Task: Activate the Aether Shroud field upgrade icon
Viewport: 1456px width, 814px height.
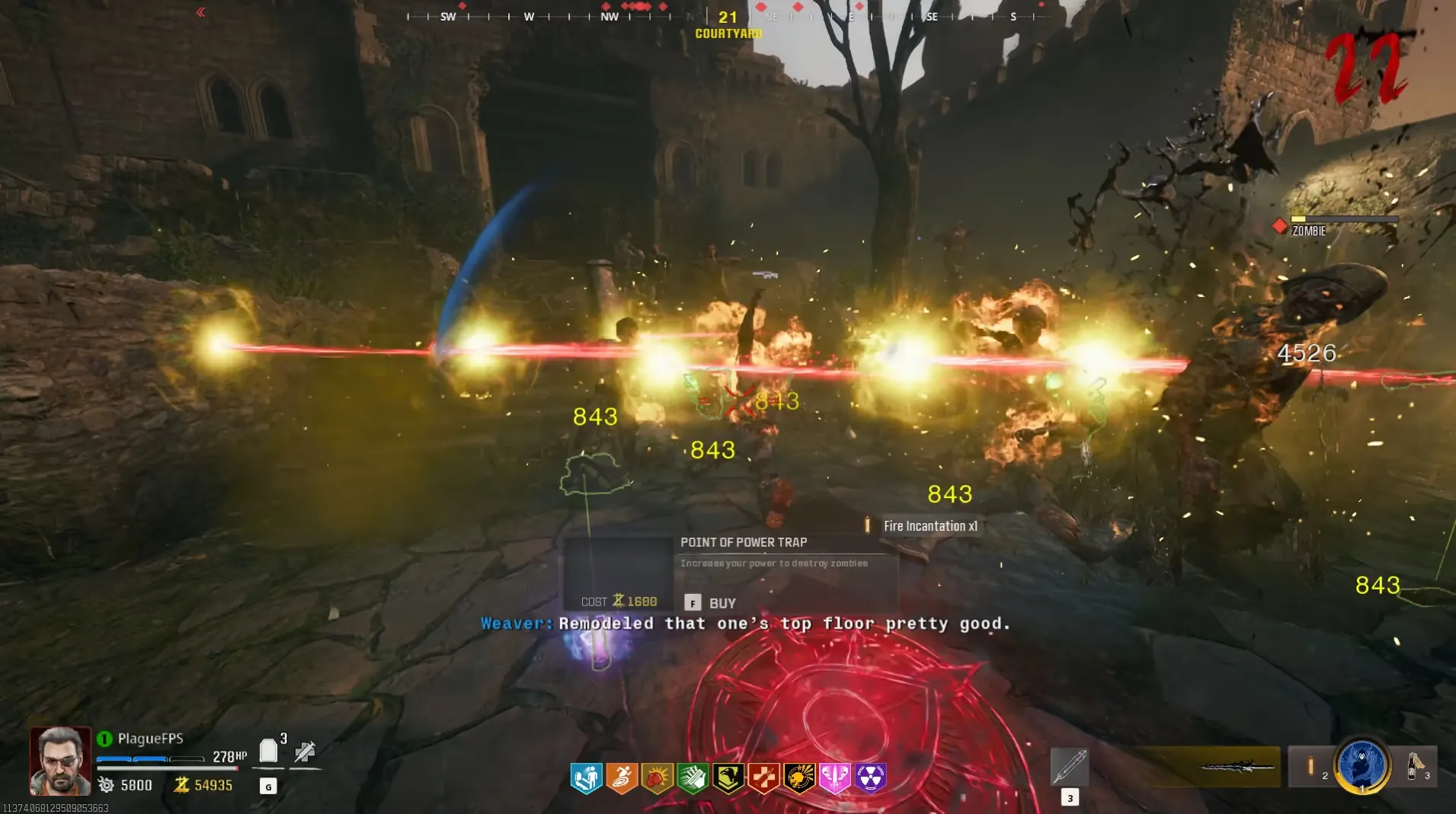Action: (1362, 765)
